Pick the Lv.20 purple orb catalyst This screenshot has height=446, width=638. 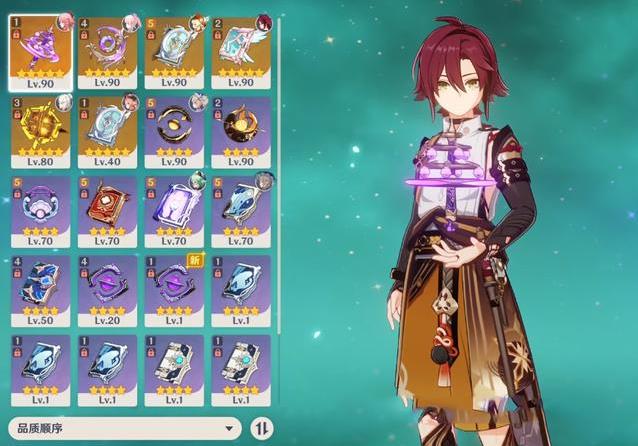click(x=106, y=292)
